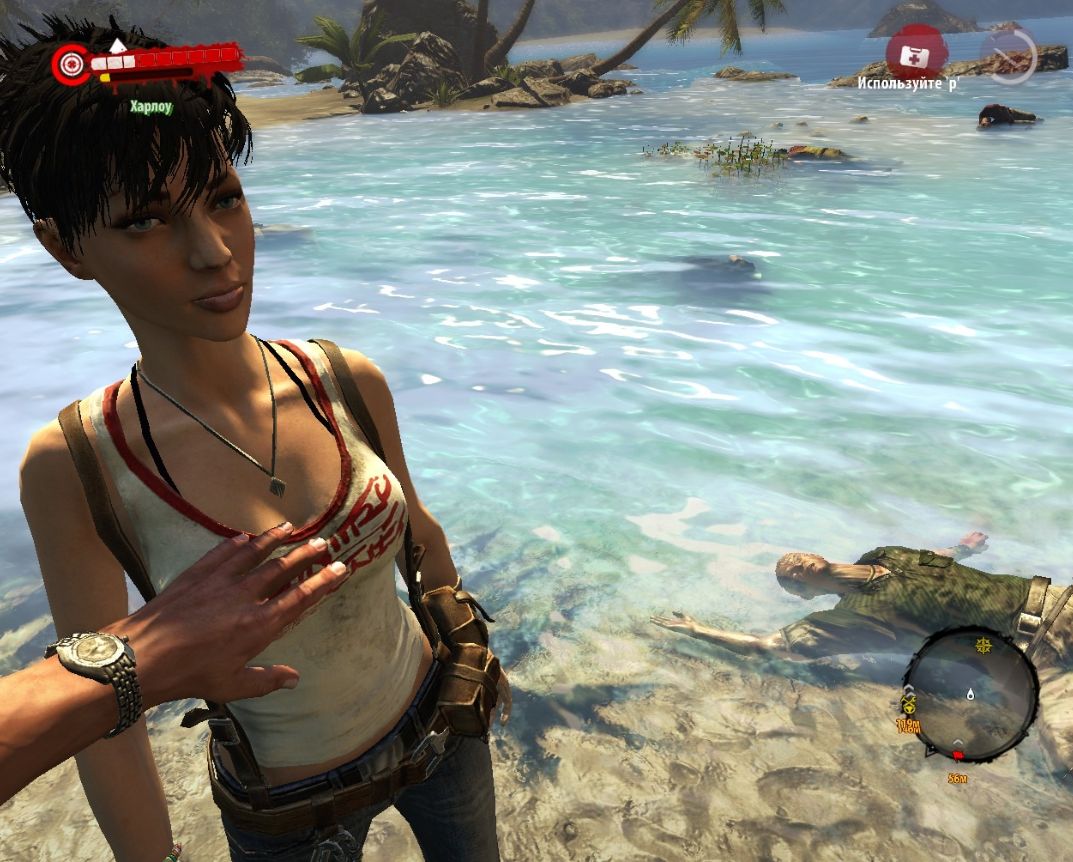Open the circular minimap
The width and height of the screenshot is (1073, 862).
pyautogui.click(x=969, y=694)
